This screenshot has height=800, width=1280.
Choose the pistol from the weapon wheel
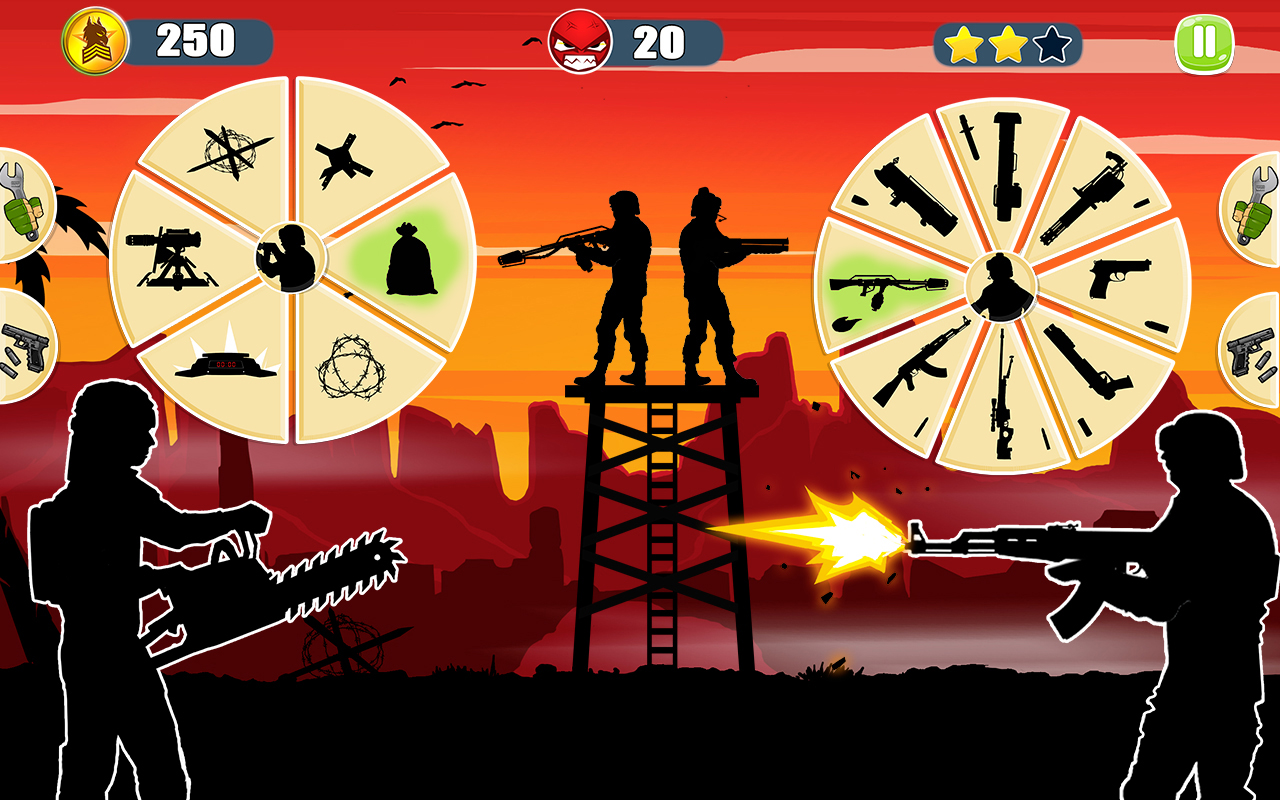1118,277
